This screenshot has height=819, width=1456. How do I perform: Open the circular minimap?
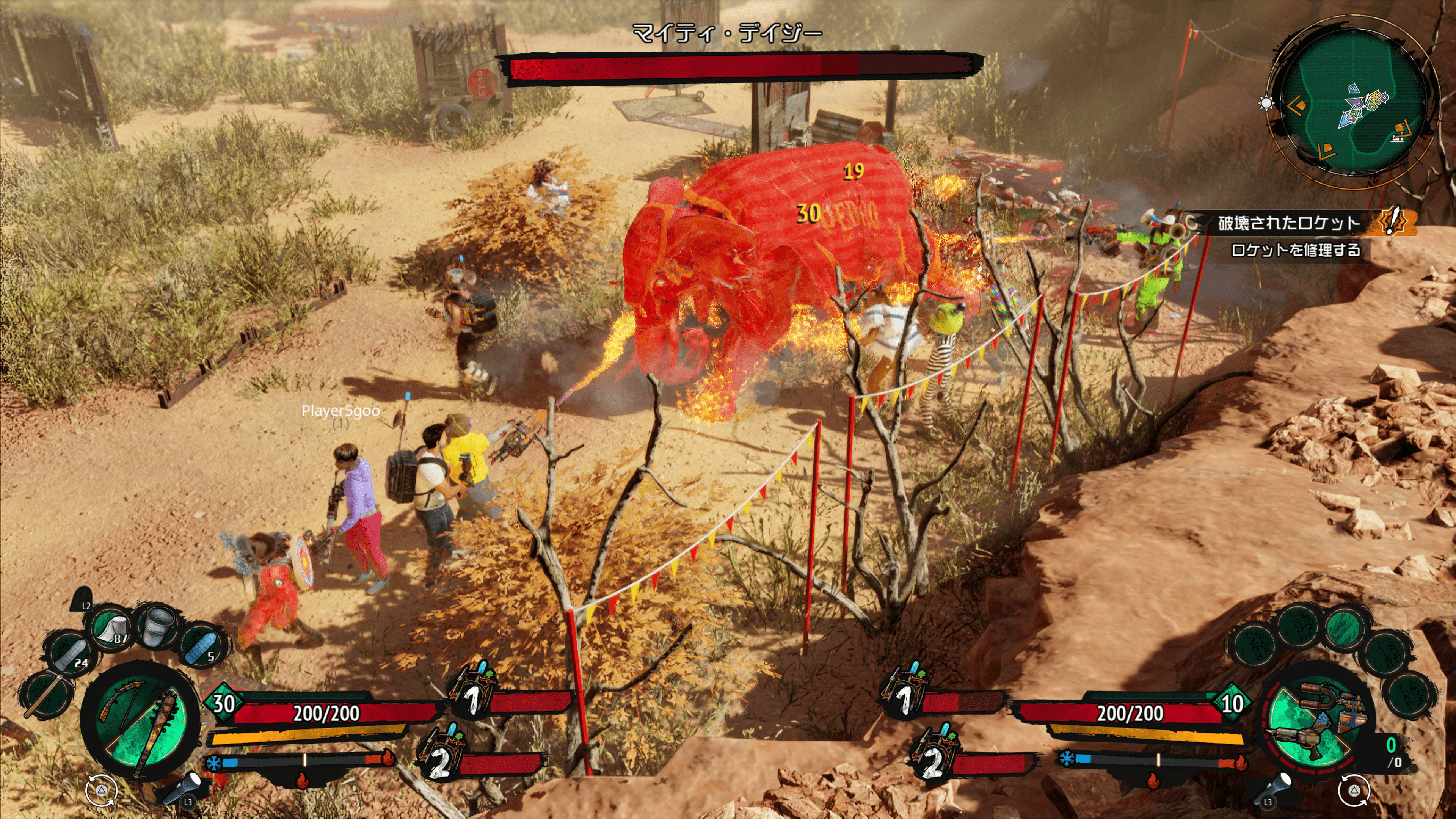(x=1353, y=100)
